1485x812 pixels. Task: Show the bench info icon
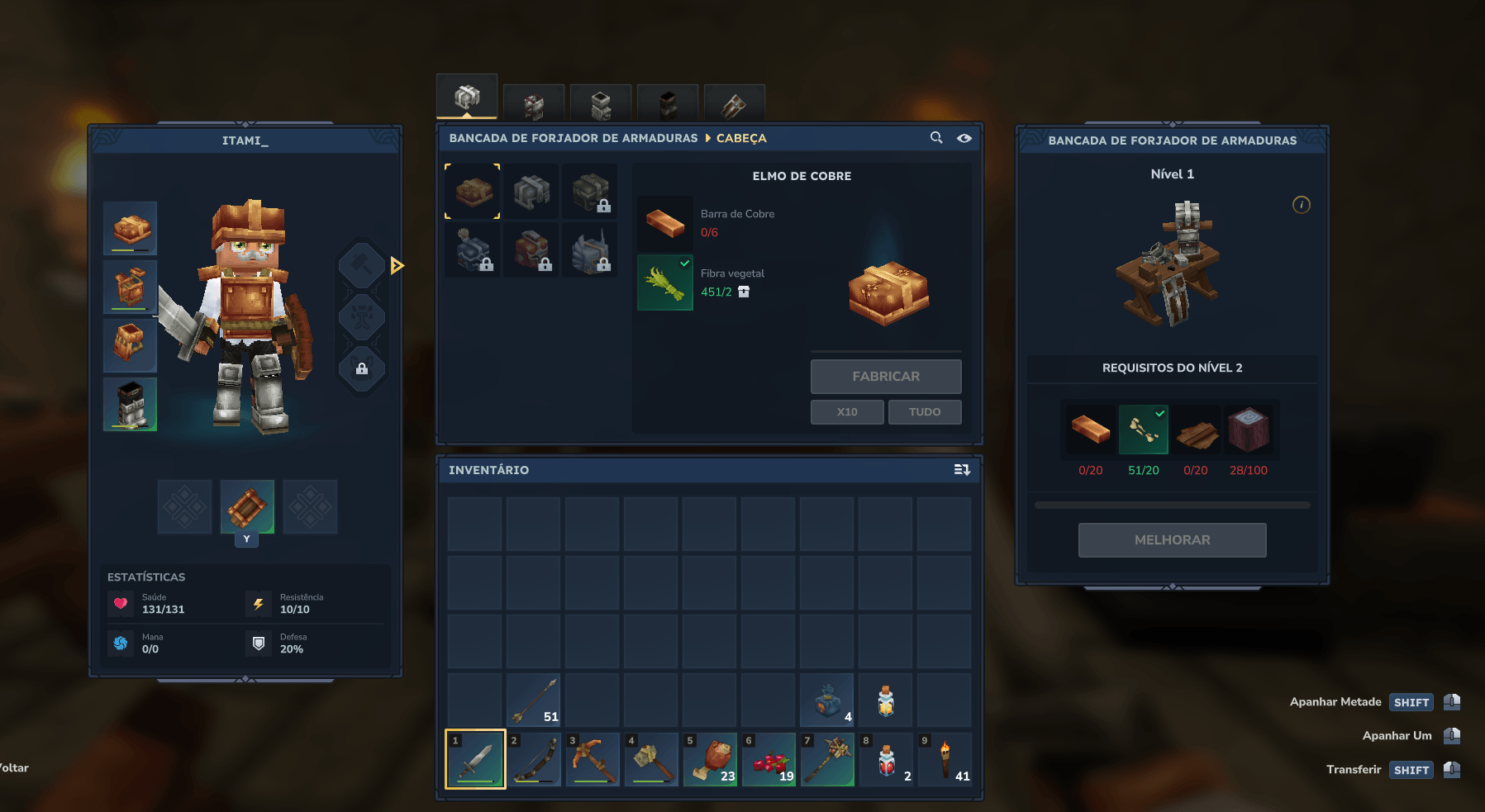click(1301, 205)
